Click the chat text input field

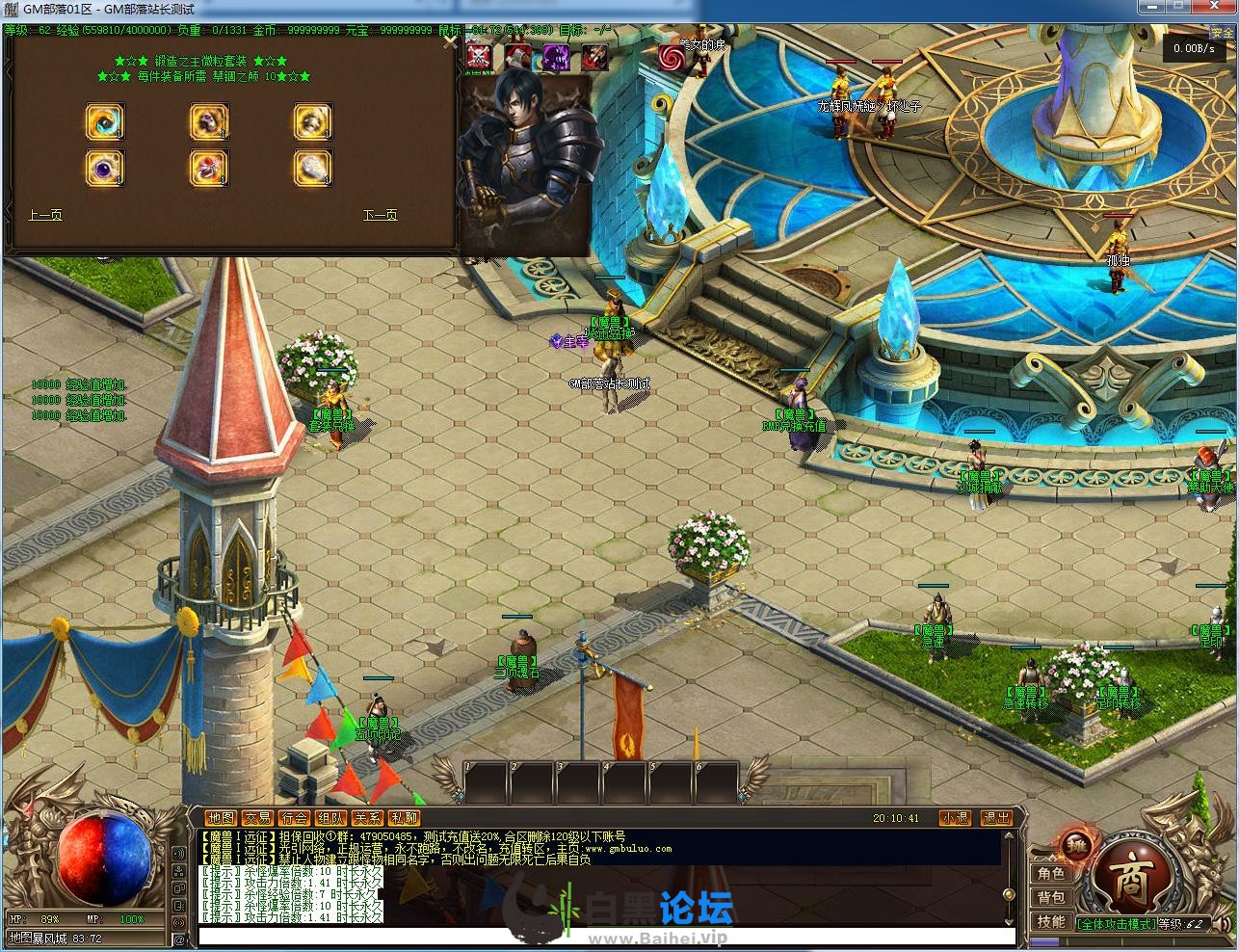[607, 937]
